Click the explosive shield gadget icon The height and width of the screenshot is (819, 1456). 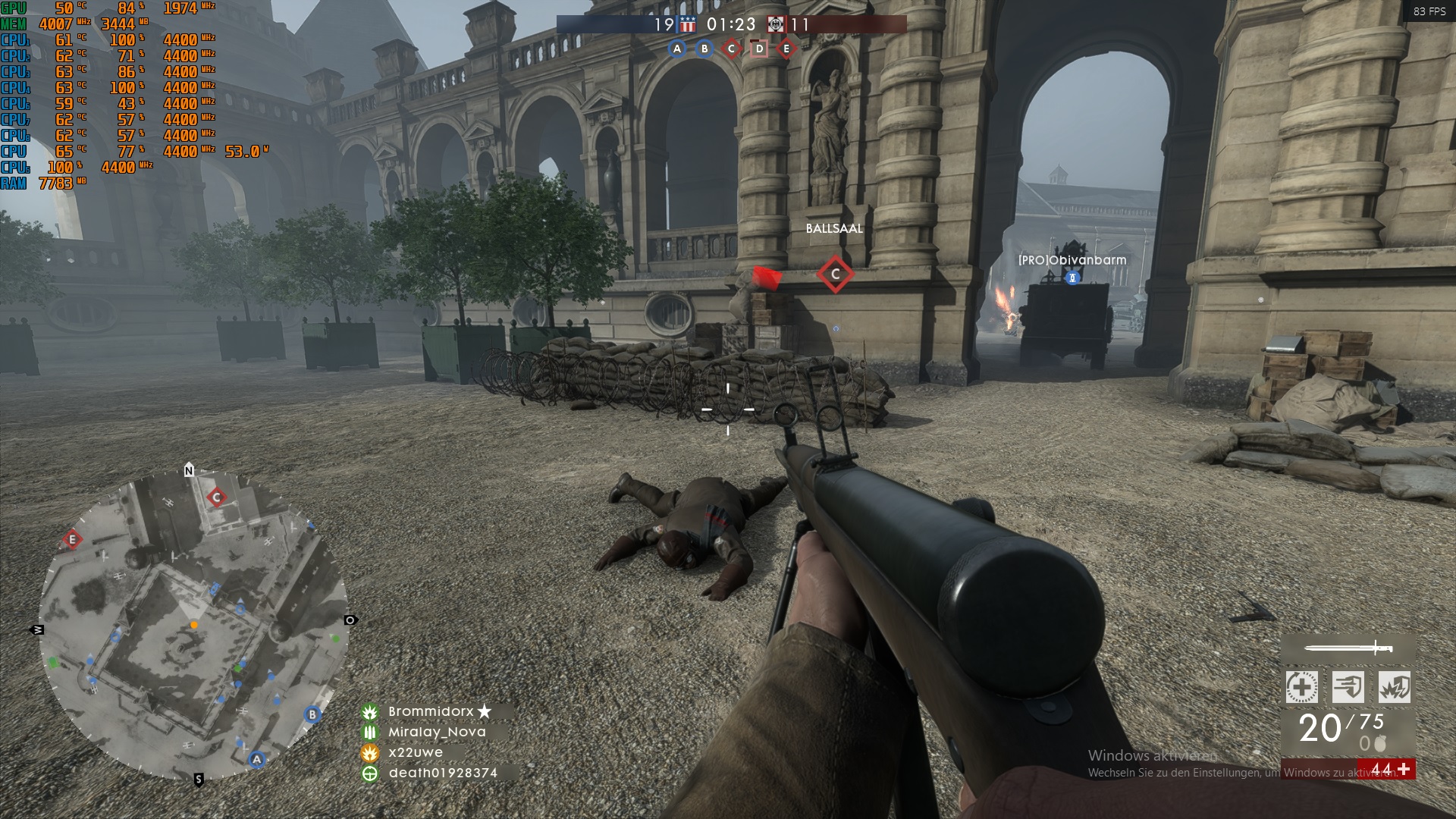click(x=1393, y=687)
